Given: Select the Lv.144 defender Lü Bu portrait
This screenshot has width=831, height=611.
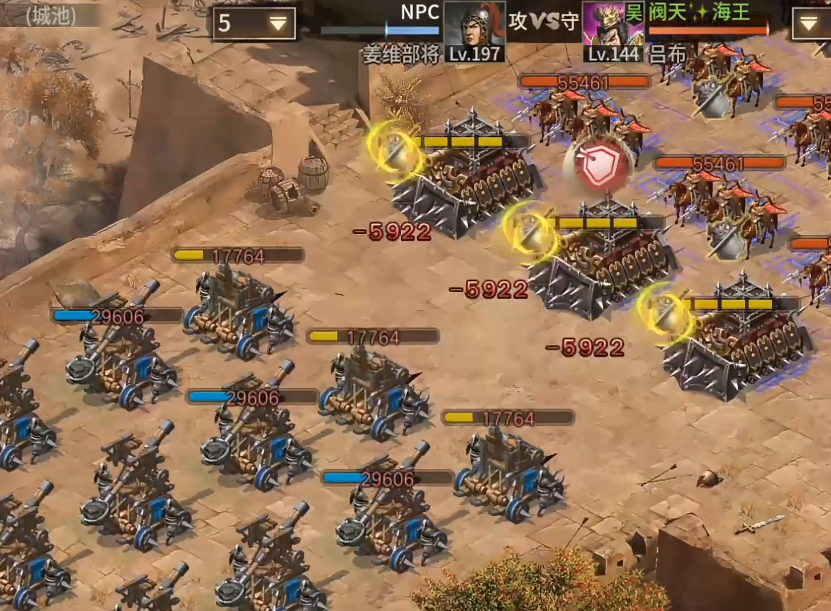Looking at the screenshot, I should [612, 22].
